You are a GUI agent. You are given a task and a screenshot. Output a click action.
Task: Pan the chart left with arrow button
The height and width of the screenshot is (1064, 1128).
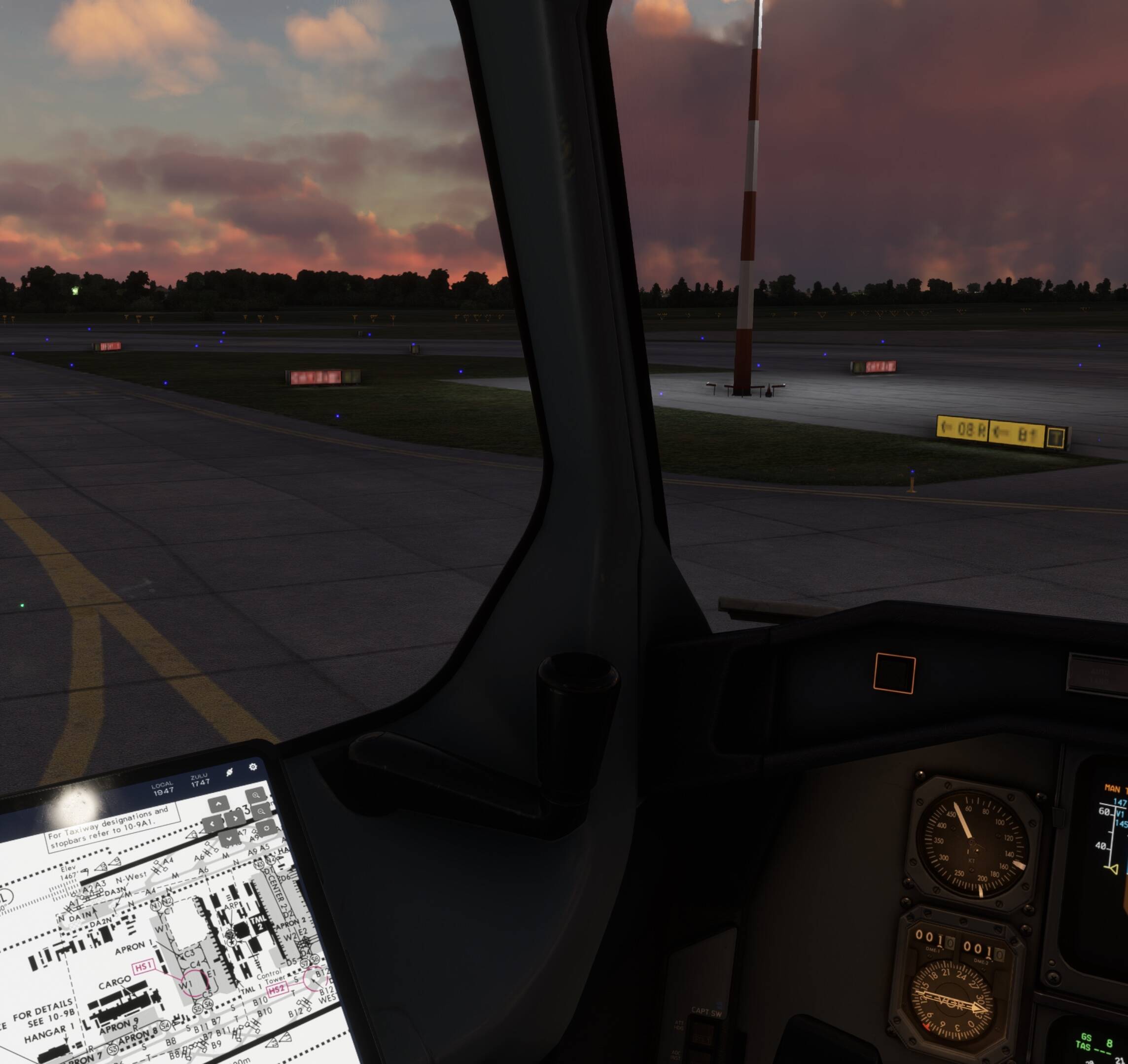[212, 823]
